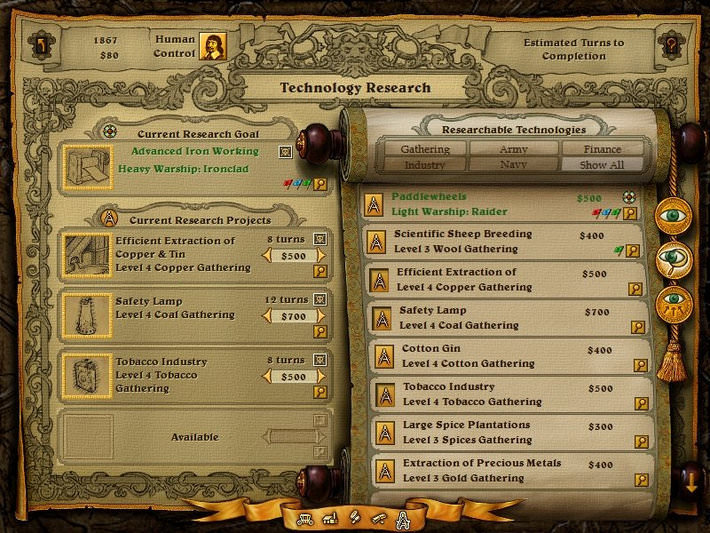The height and width of the screenshot is (533, 710).
Task: Choose Extraction of Precious Metals row
Action: (480, 470)
